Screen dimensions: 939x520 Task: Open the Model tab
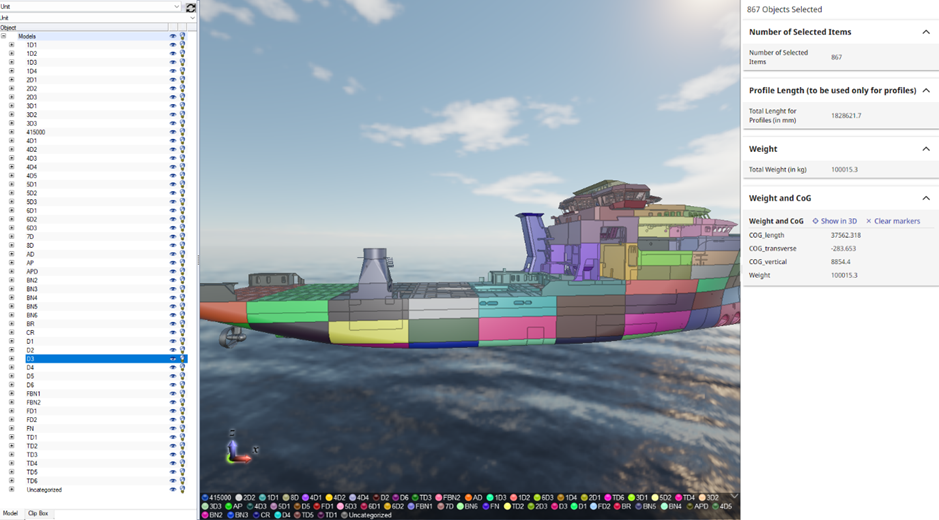pyautogui.click(x=10, y=513)
